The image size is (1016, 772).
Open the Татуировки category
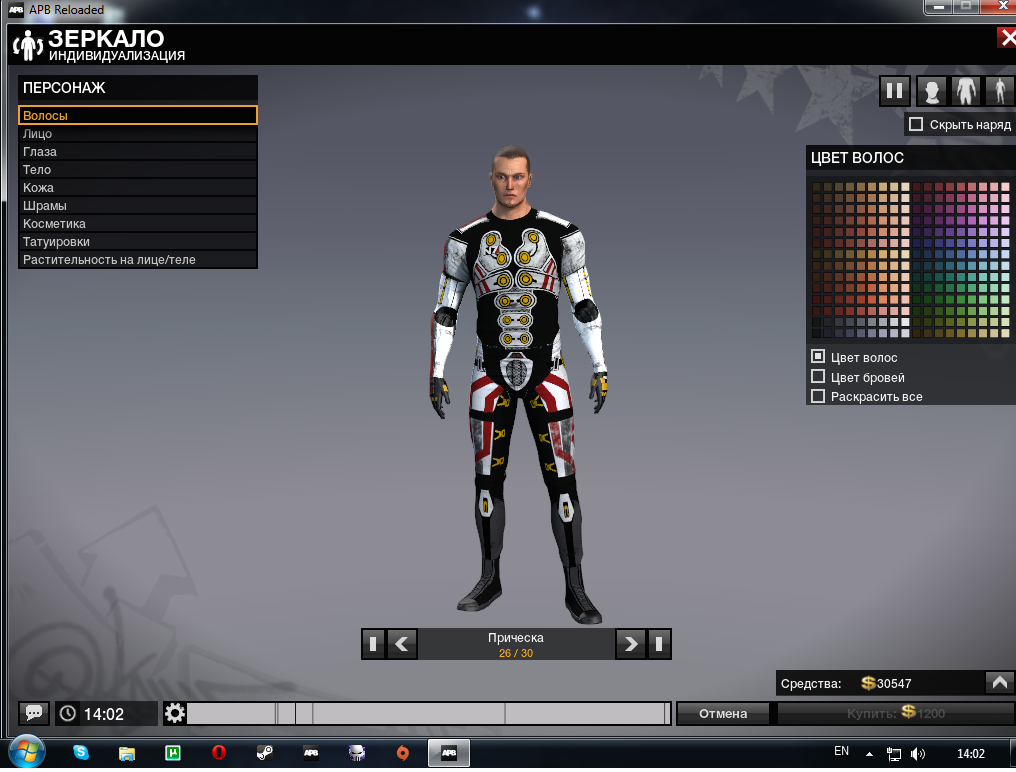click(138, 242)
